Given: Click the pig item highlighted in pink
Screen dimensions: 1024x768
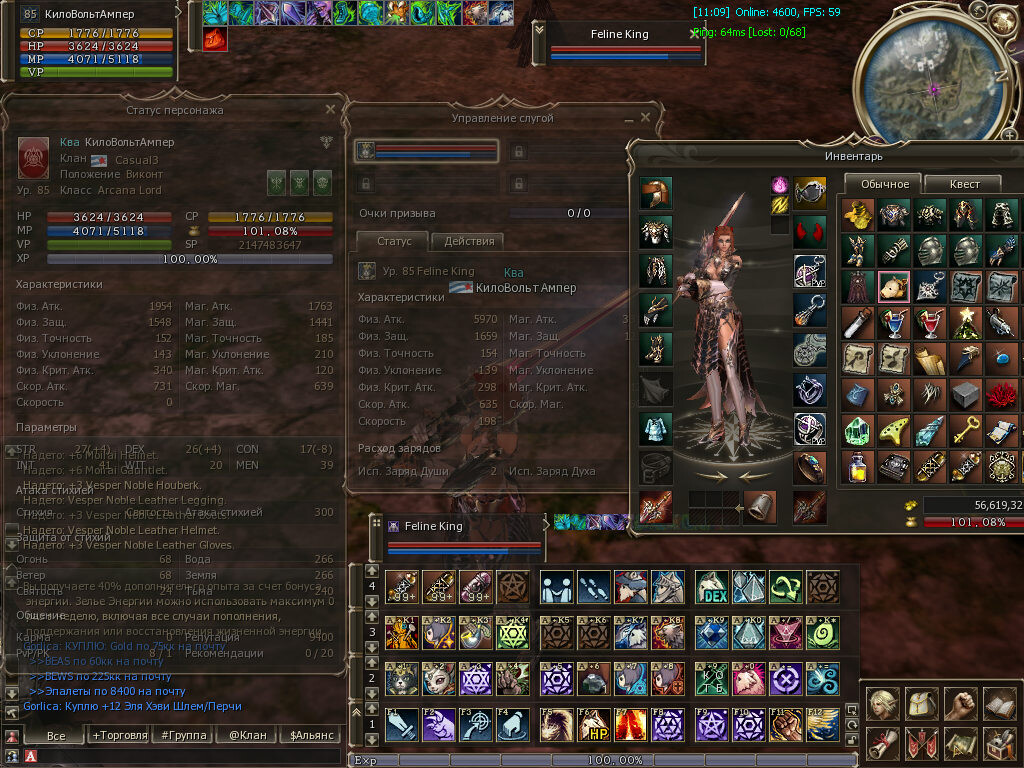Looking at the screenshot, I should [894, 286].
